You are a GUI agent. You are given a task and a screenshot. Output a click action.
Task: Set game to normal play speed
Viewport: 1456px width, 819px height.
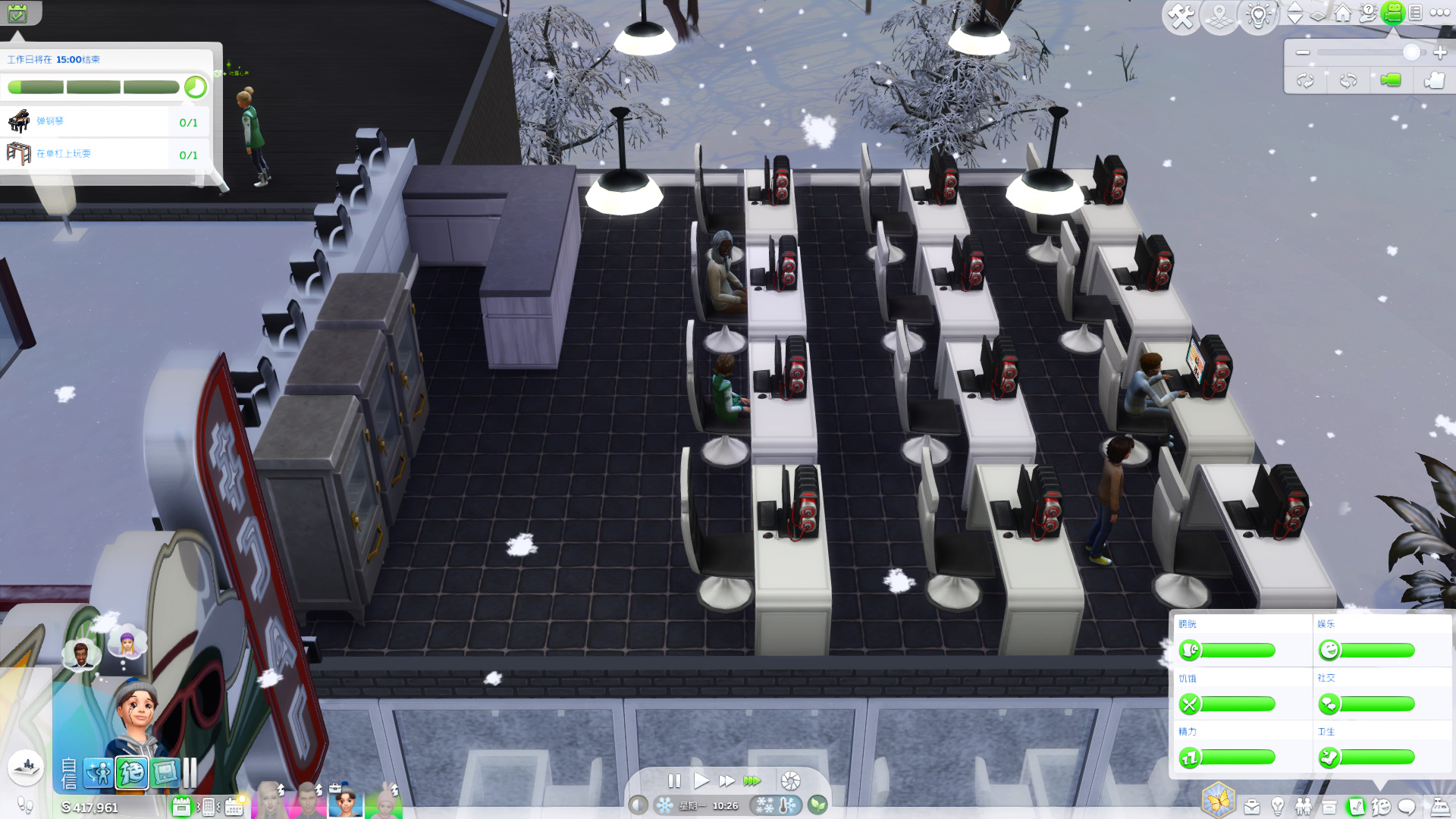[x=701, y=780]
